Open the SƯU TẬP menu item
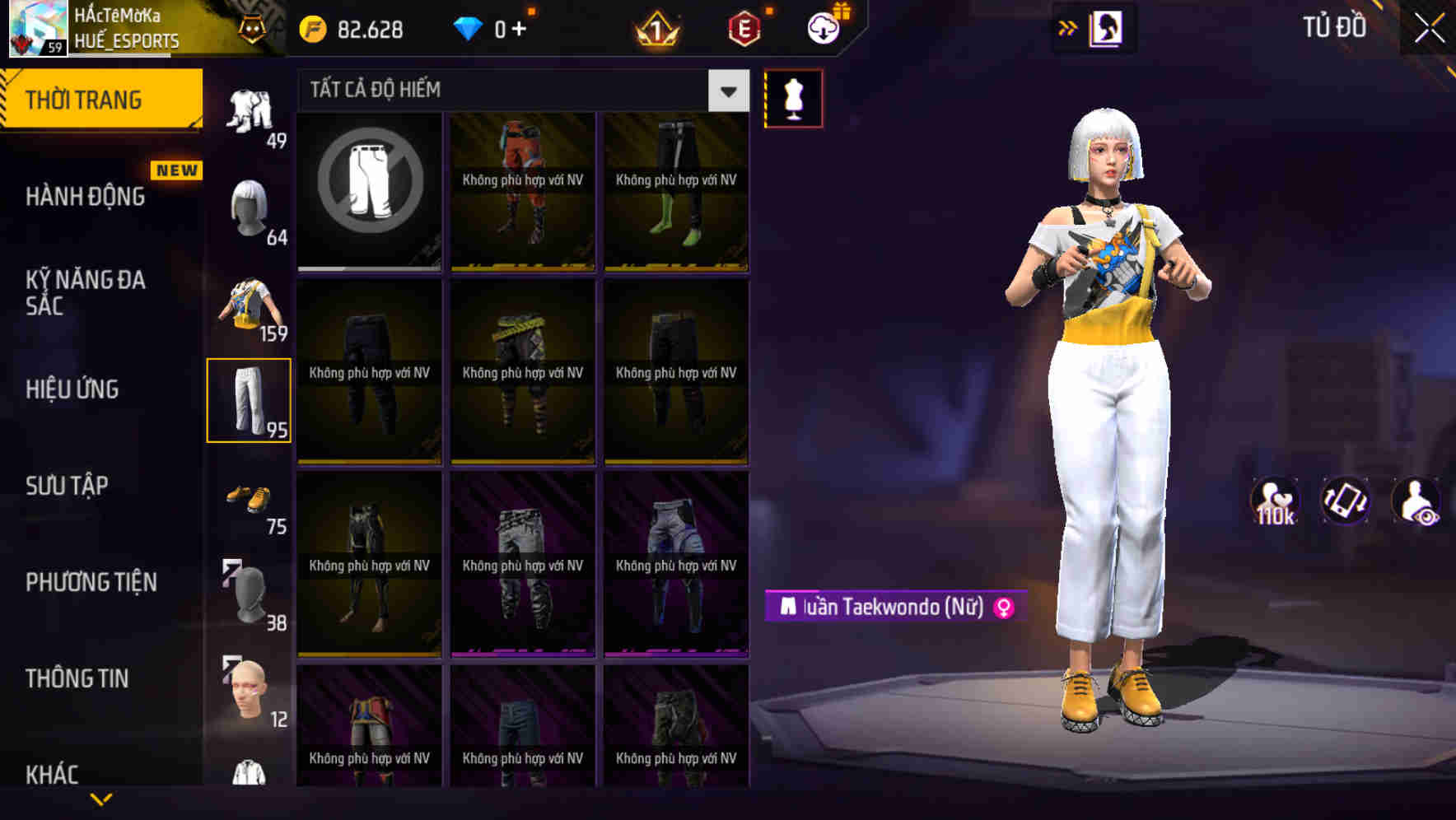This screenshot has height=820, width=1456. coord(68,486)
